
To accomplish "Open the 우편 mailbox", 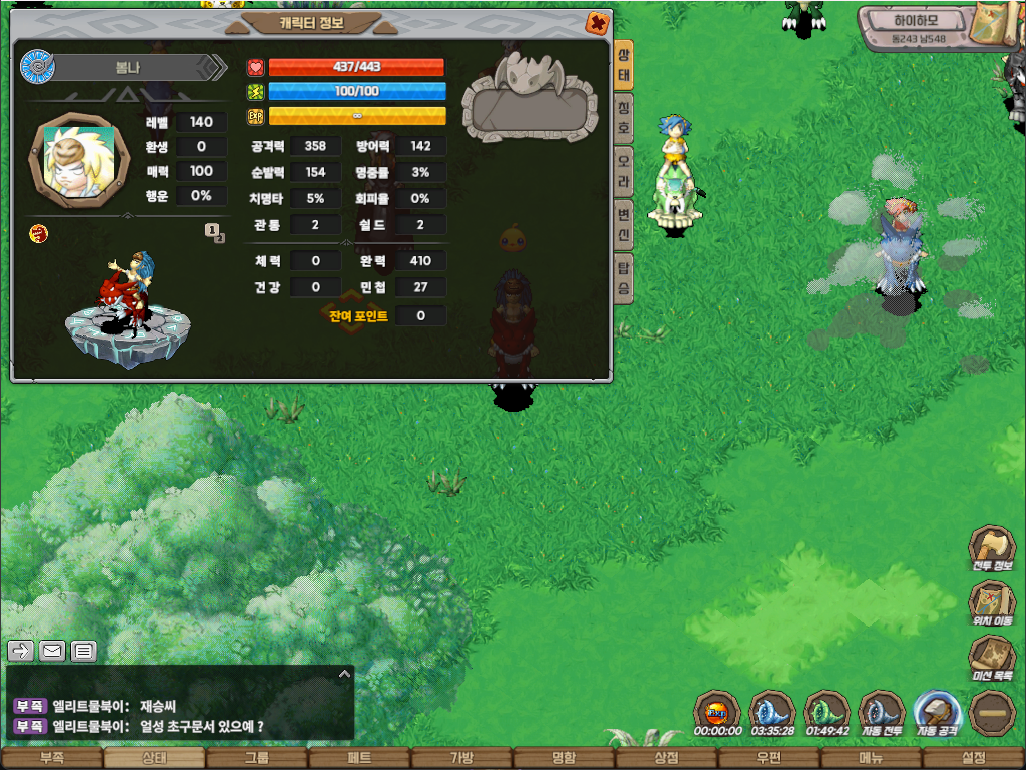I will (769, 758).
